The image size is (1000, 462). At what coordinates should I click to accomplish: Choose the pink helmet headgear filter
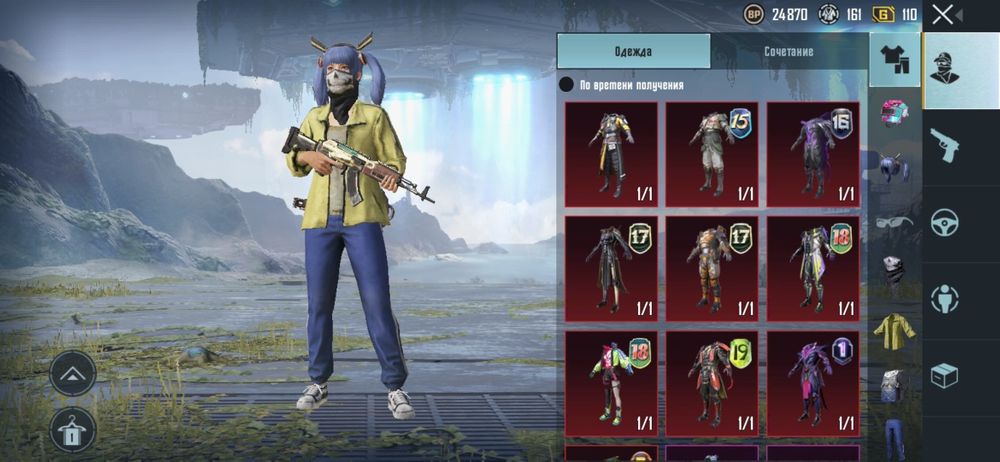895,112
